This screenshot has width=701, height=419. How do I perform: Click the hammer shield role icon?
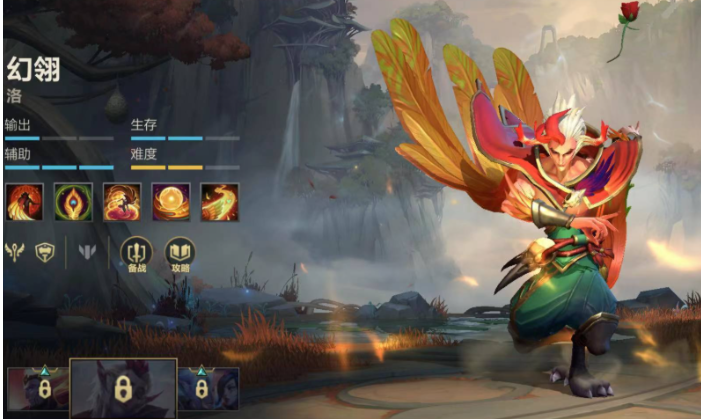tap(45, 252)
